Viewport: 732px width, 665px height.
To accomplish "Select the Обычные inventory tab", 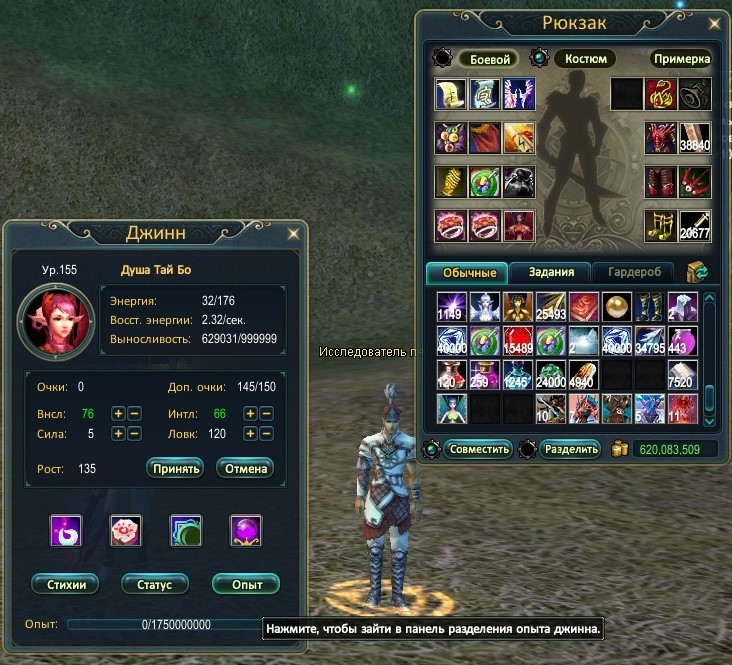I will 467,272.
